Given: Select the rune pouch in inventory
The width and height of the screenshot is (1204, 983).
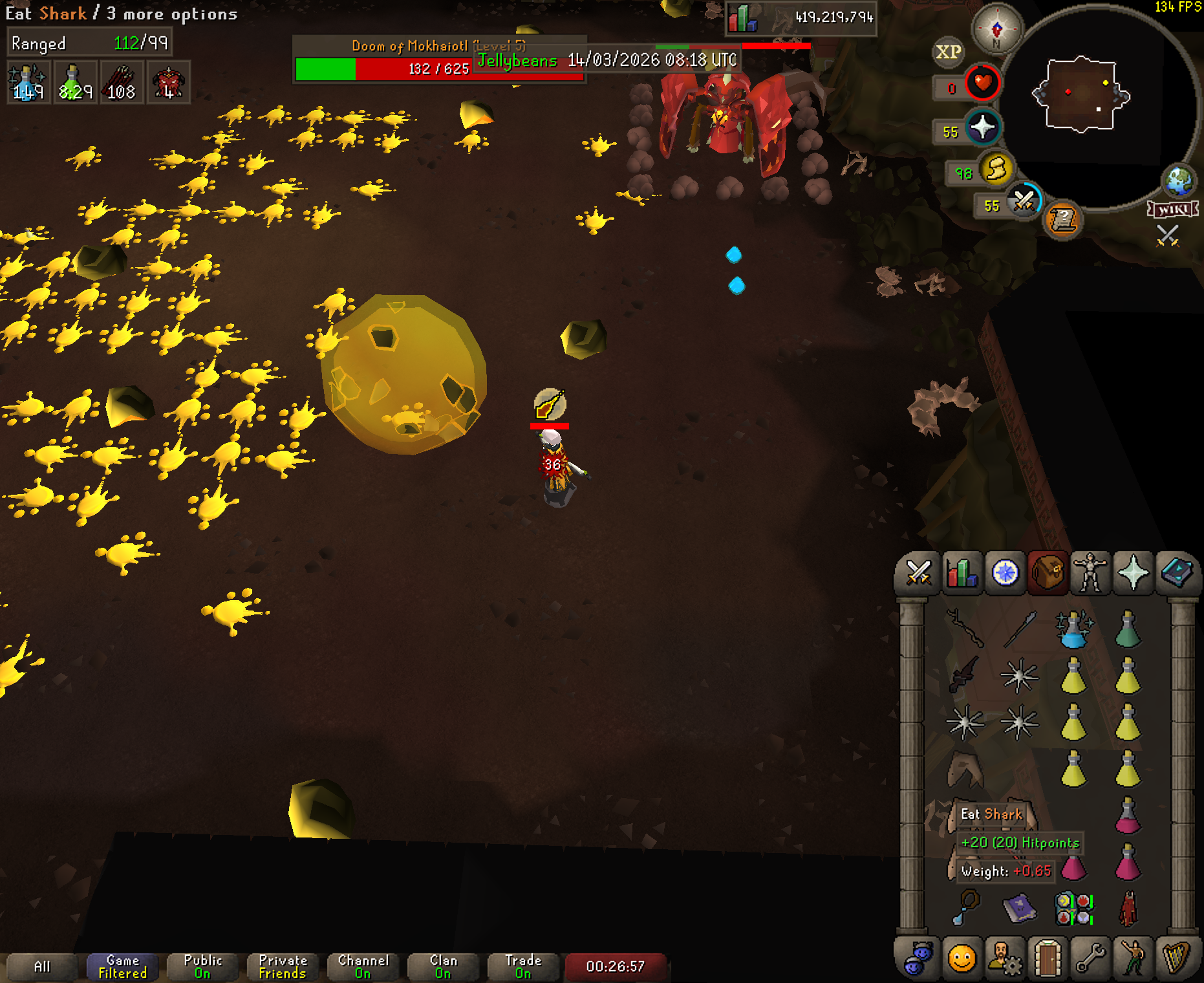Looking at the screenshot, I should point(1073,908).
